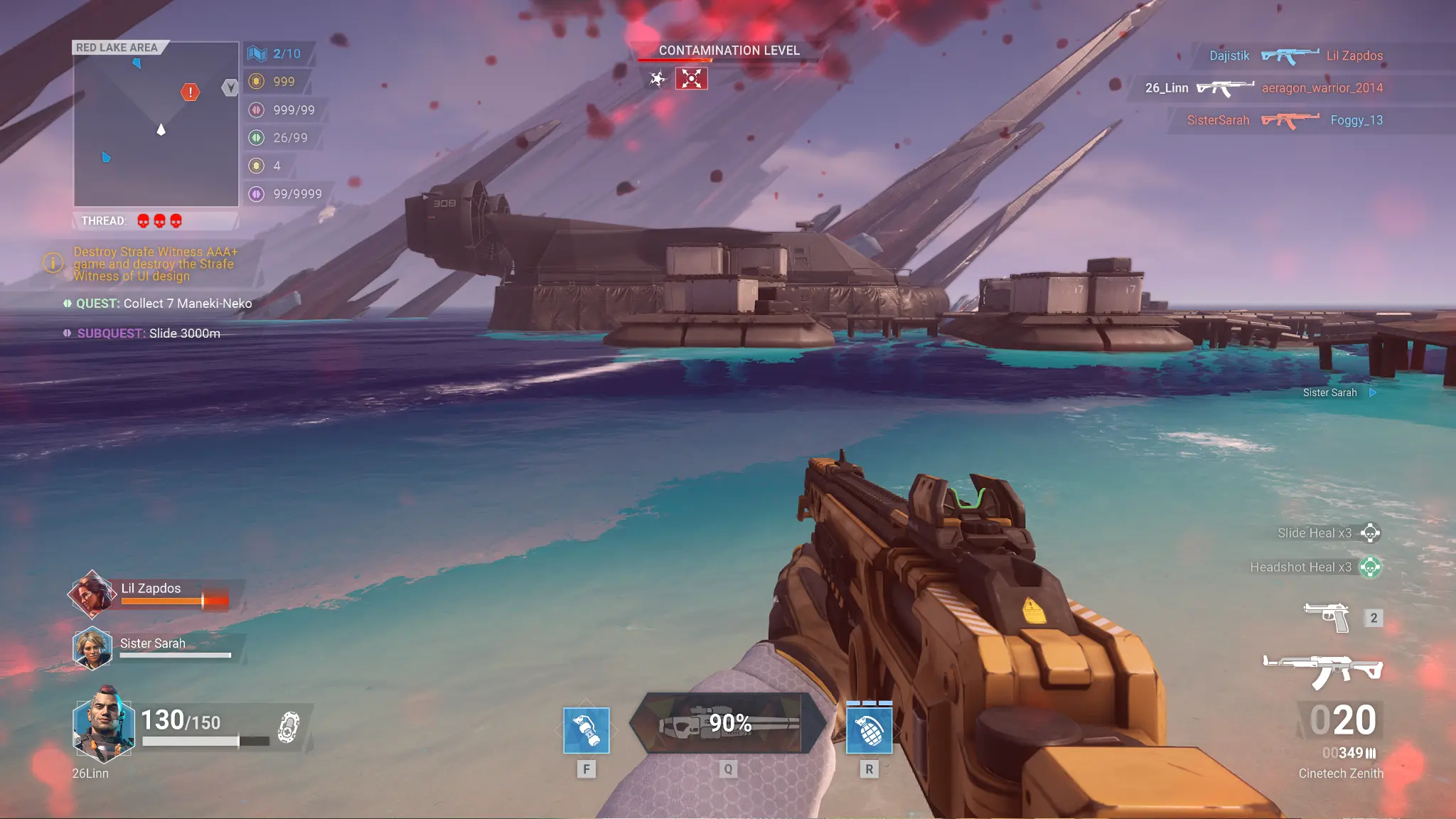This screenshot has height=819, width=1456.
Task: Select the assault rifle primary weapon icon
Action: tap(1322, 670)
